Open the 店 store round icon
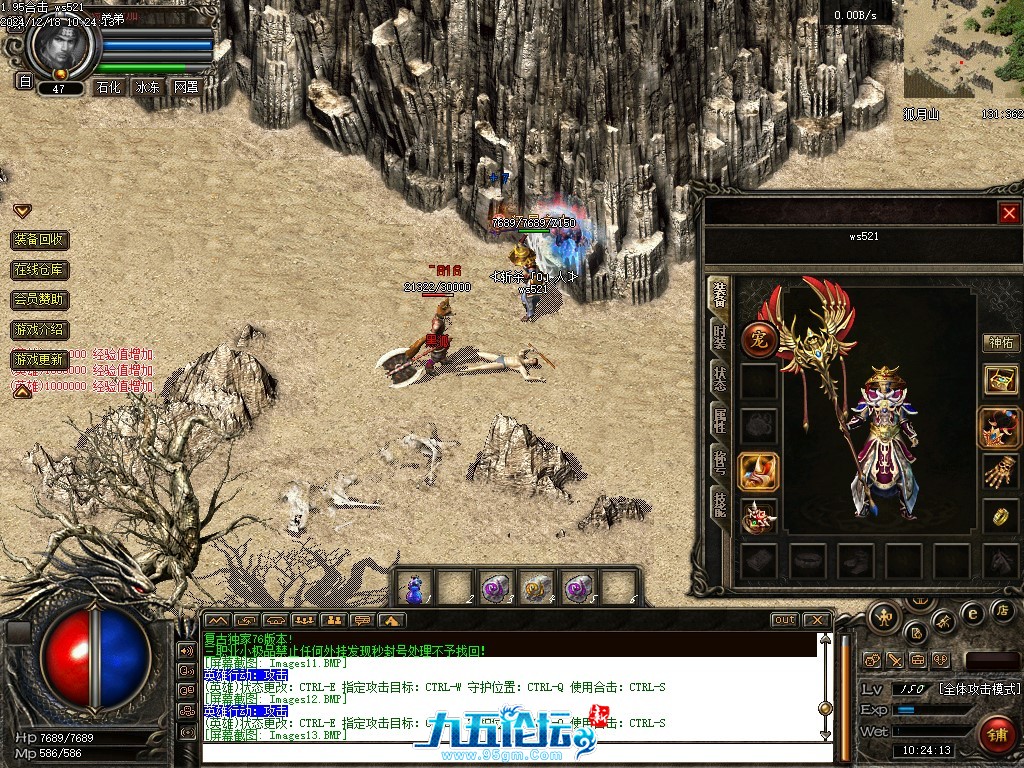 pyautogui.click(x=1003, y=609)
